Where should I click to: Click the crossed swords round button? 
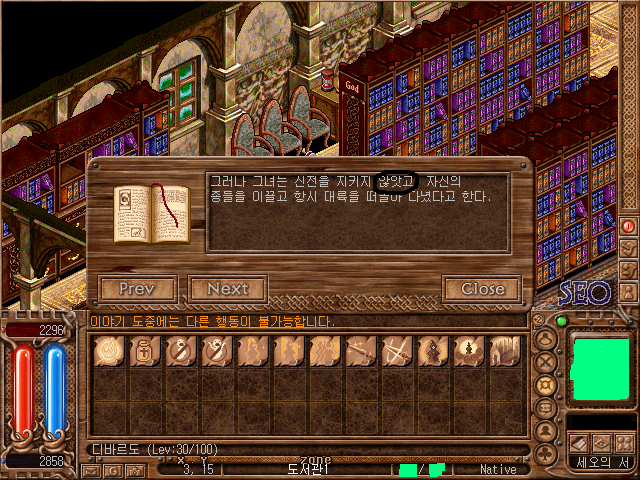545,361
